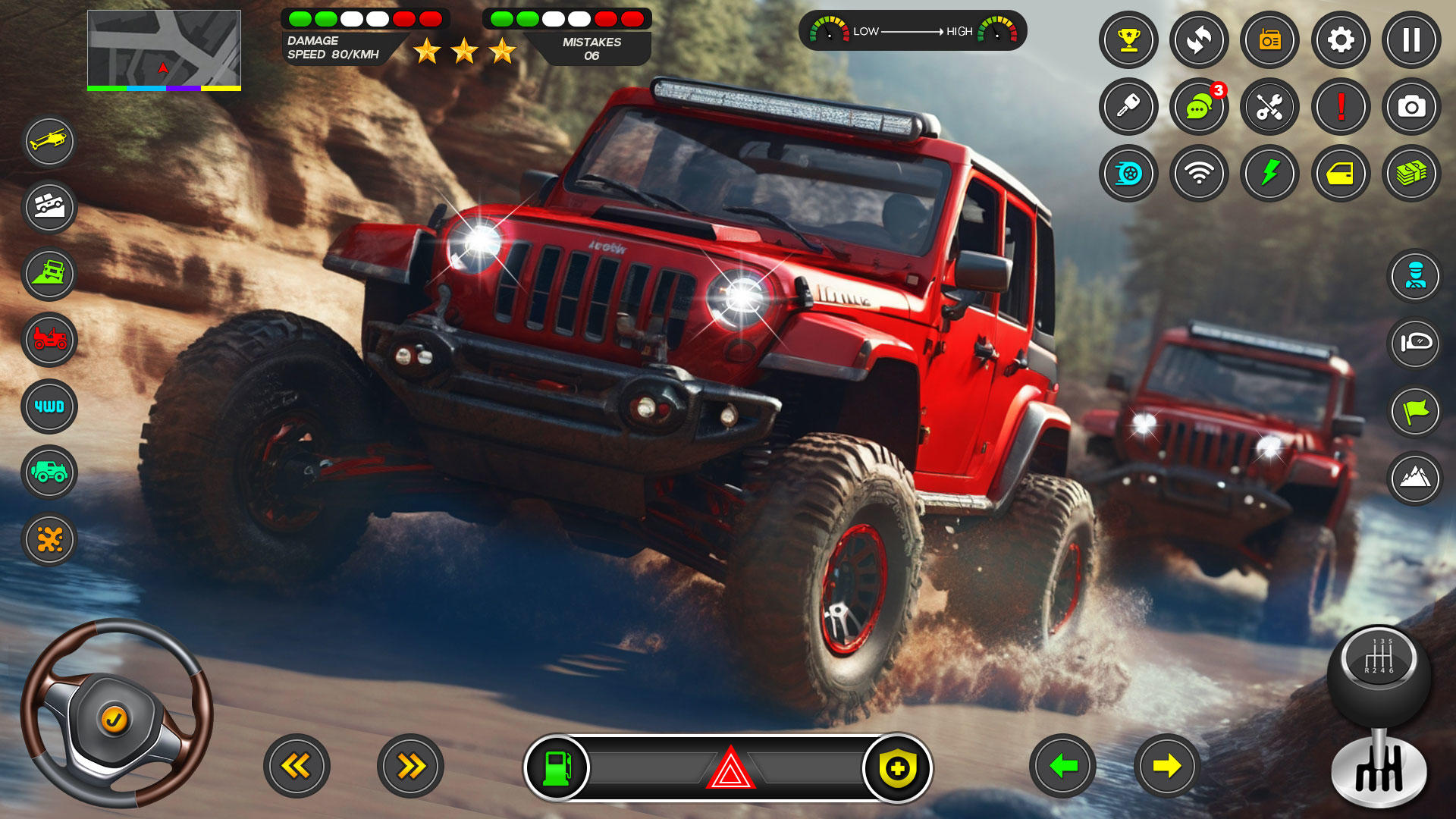Image resolution: width=1456 pixels, height=819 pixels.
Task: Toggle 4WD drive mode
Action: 49,407
